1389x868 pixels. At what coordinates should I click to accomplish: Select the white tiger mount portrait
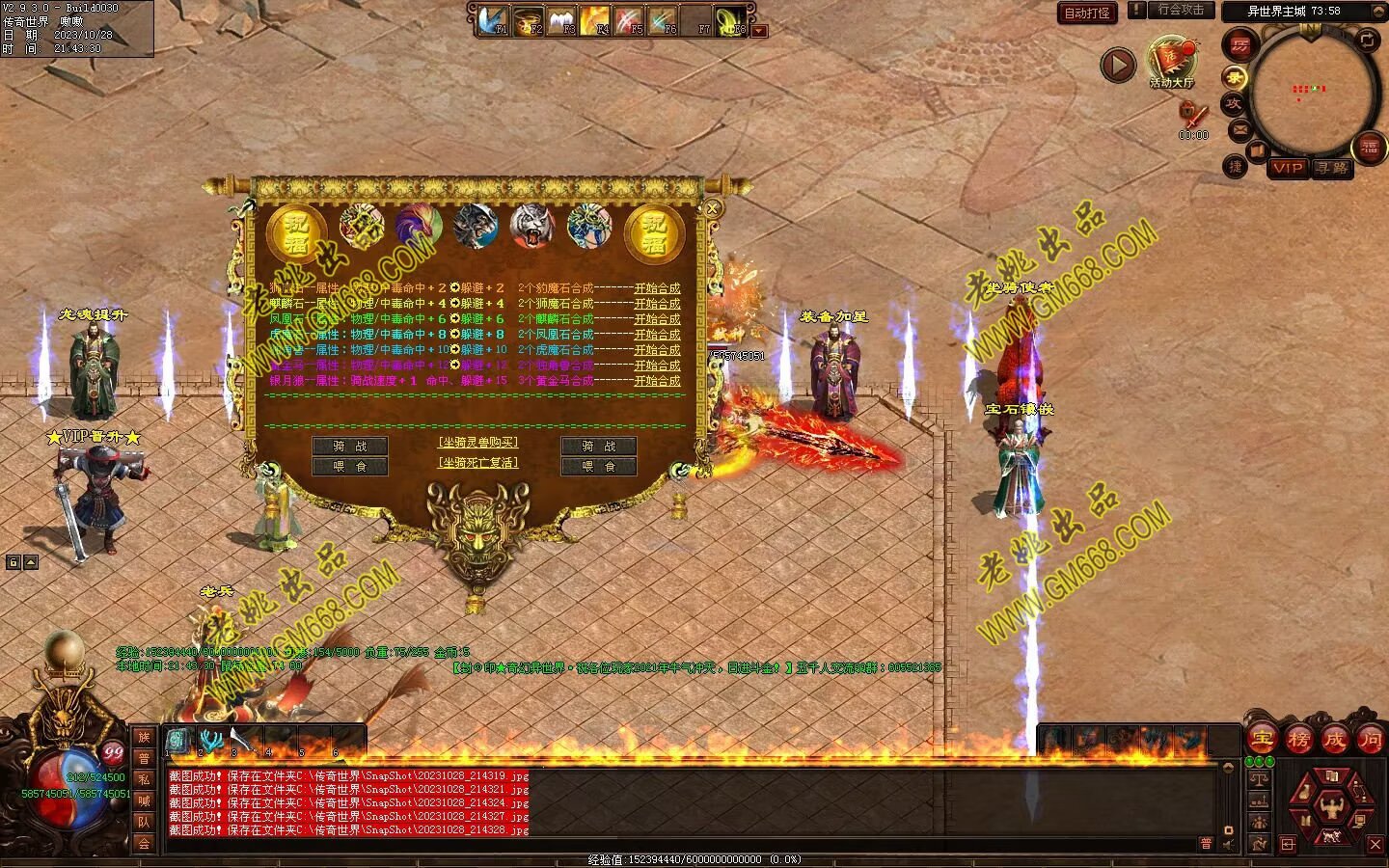[532, 227]
